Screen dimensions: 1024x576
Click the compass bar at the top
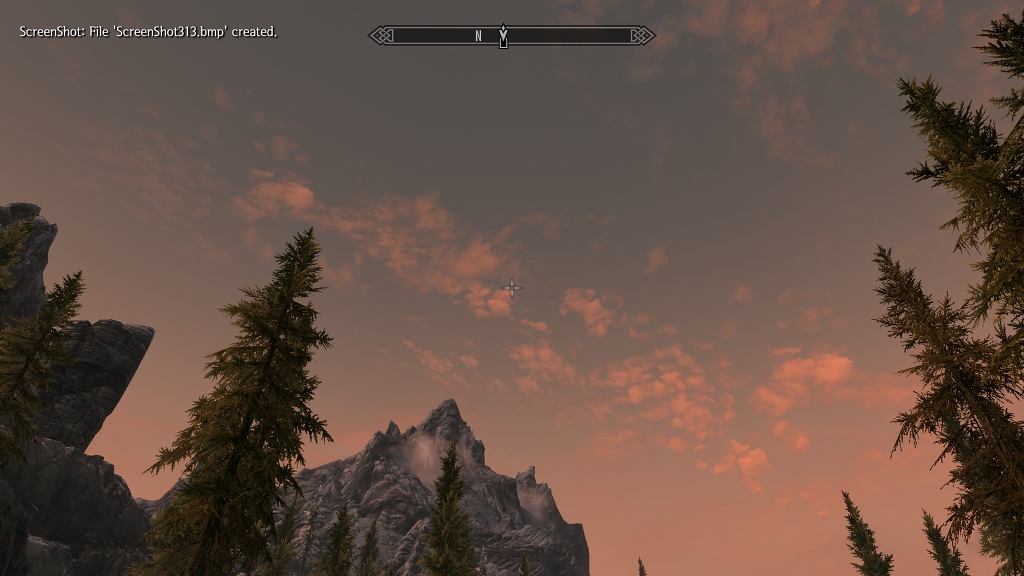point(512,36)
